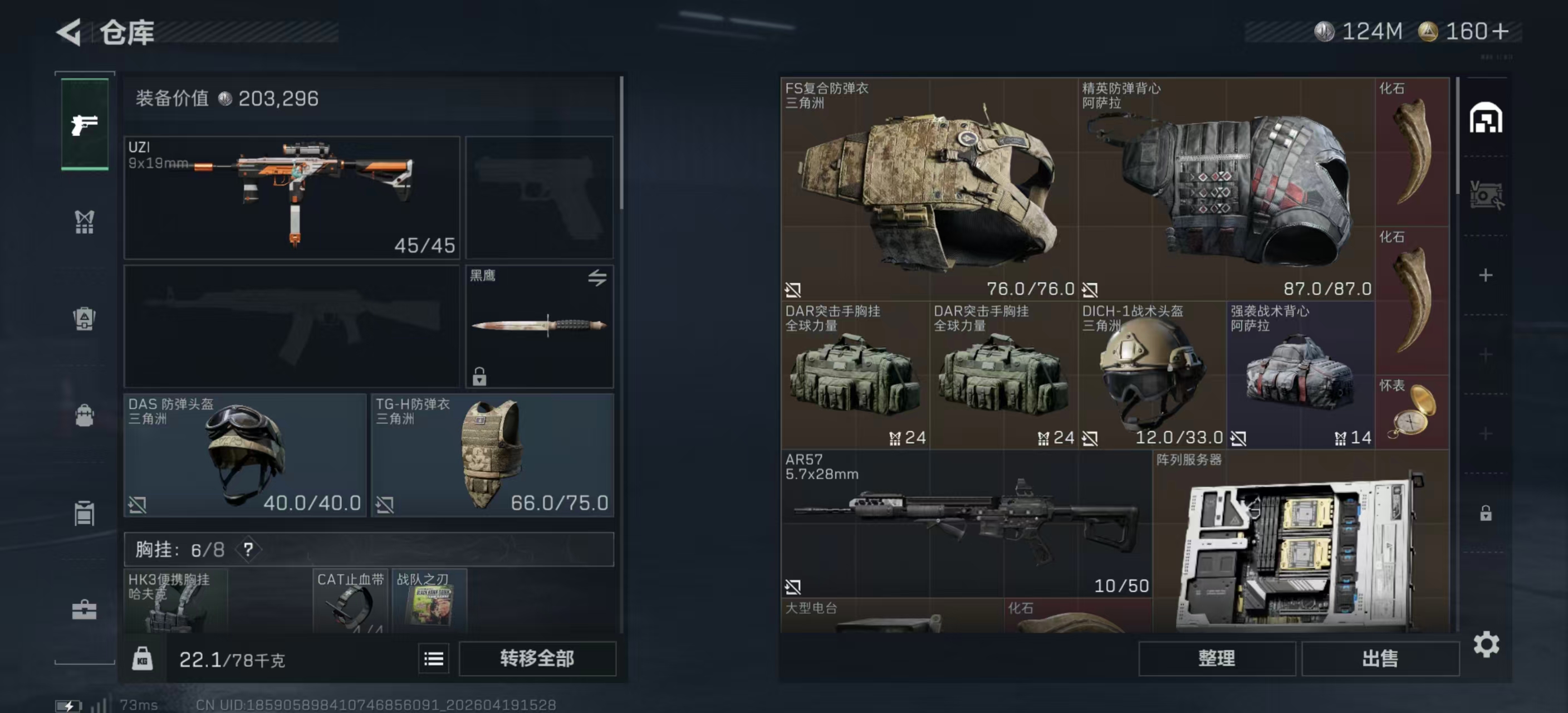Screen dimensions: 1568x713
Task: Open the 出售 sell option
Action: coord(1380,658)
